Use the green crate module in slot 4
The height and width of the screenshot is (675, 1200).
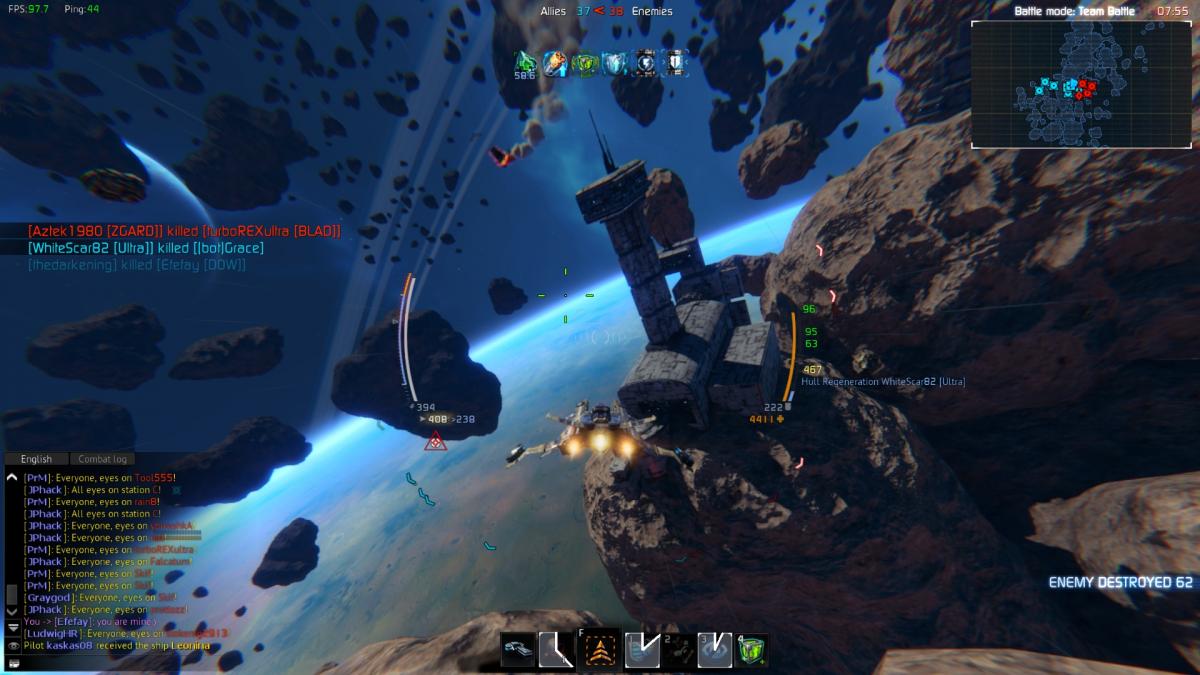click(751, 650)
